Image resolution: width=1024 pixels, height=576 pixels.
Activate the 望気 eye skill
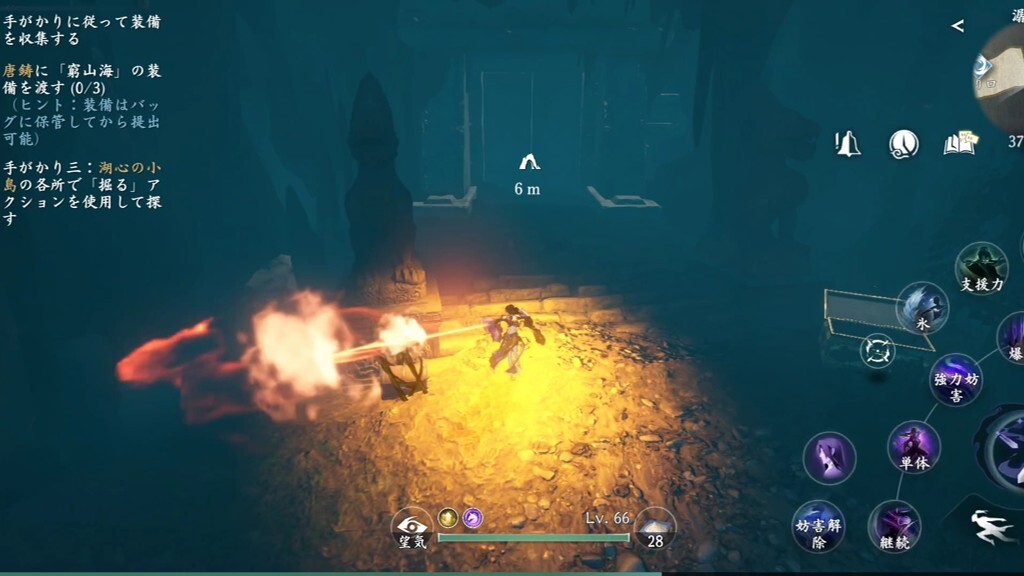411,528
